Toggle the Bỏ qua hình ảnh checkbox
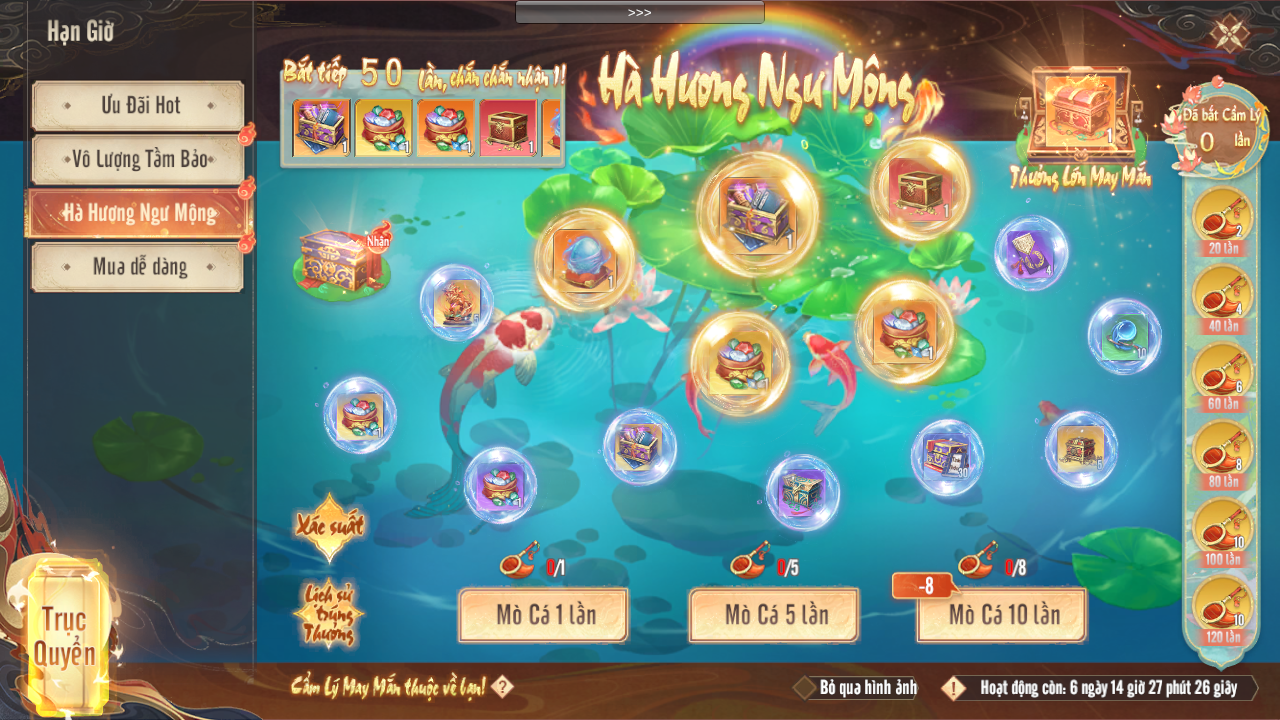1280x720 pixels. 805,688
